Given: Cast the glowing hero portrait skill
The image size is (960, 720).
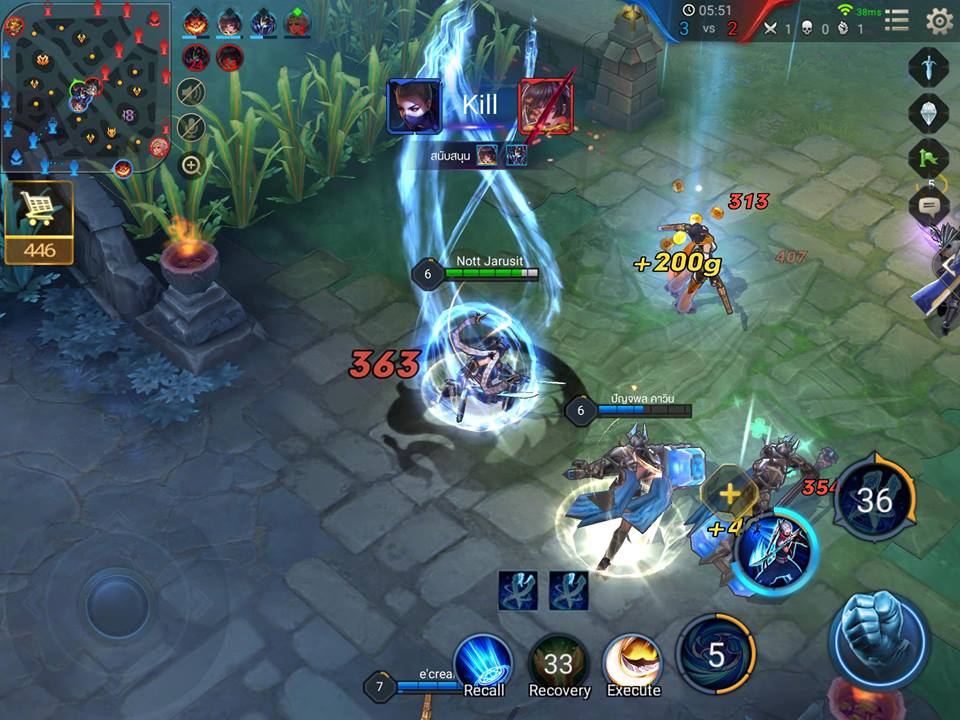Looking at the screenshot, I should click(776, 553).
